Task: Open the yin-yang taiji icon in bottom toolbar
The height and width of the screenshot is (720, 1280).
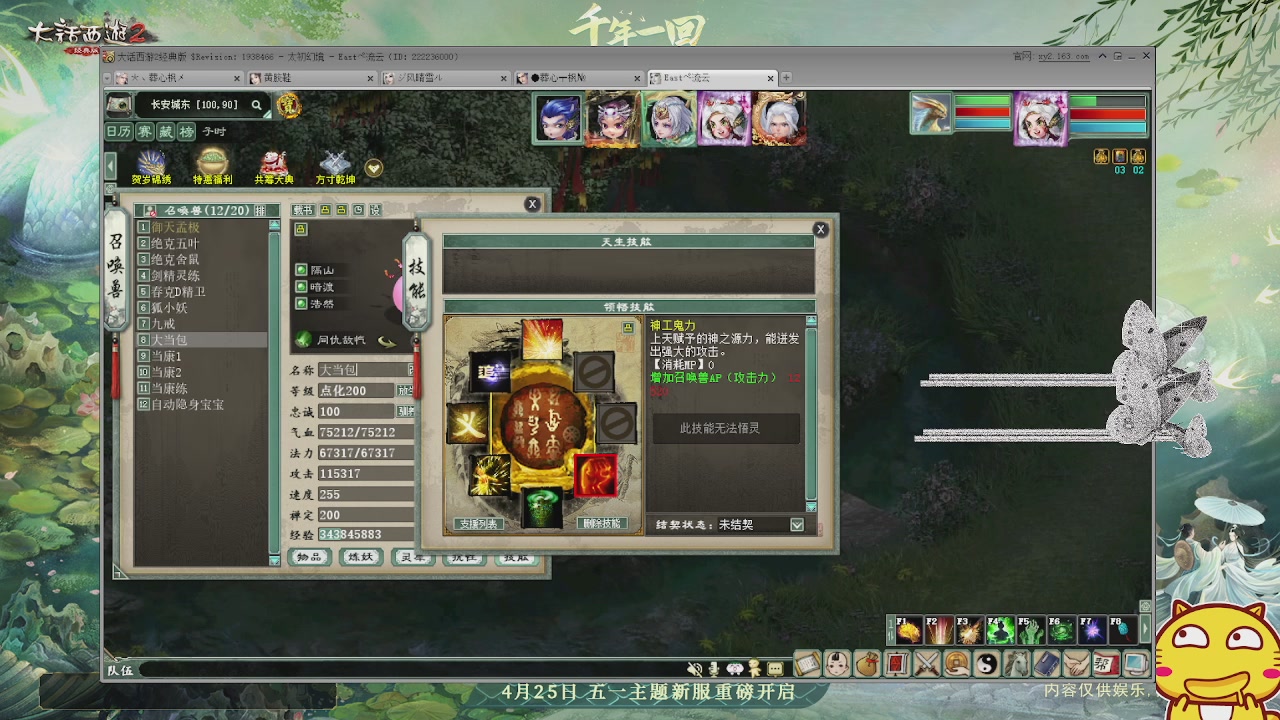Action: pos(985,663)
